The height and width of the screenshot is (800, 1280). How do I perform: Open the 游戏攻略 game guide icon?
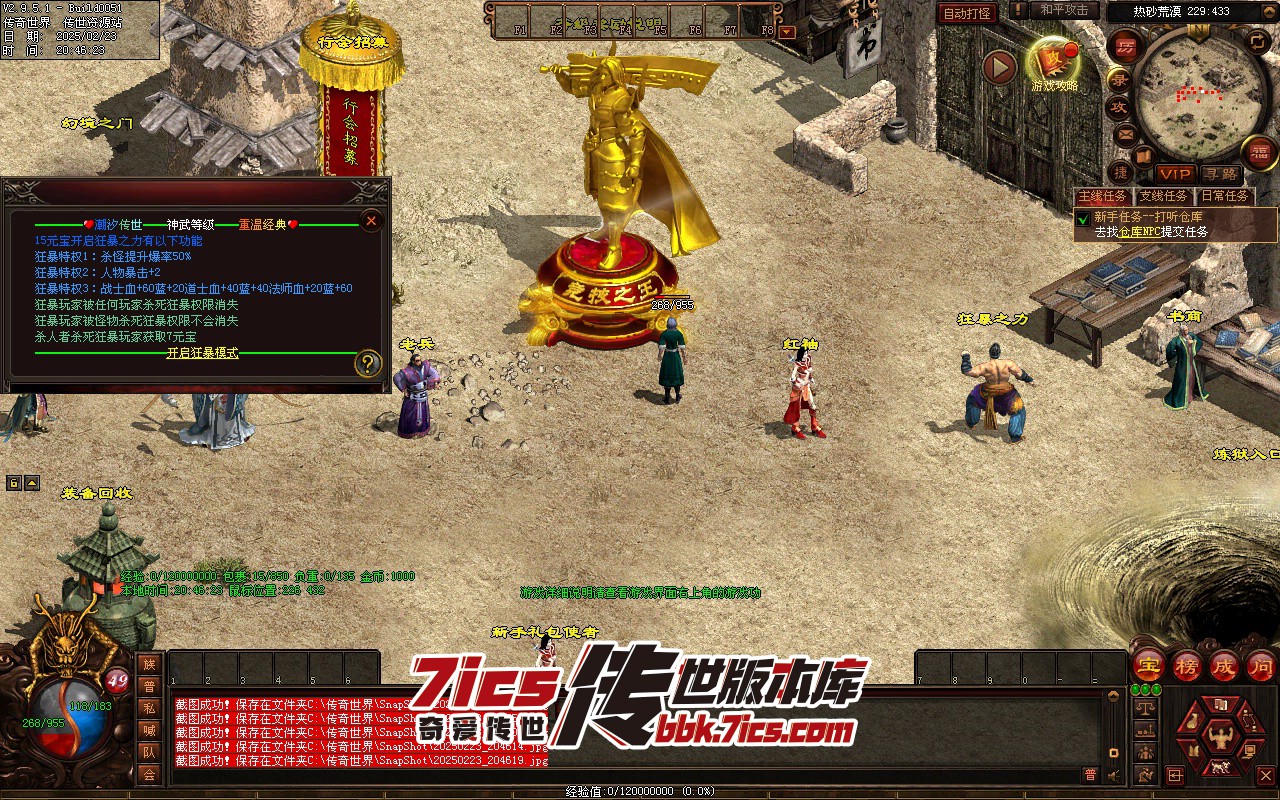[x=1054, y=63]
